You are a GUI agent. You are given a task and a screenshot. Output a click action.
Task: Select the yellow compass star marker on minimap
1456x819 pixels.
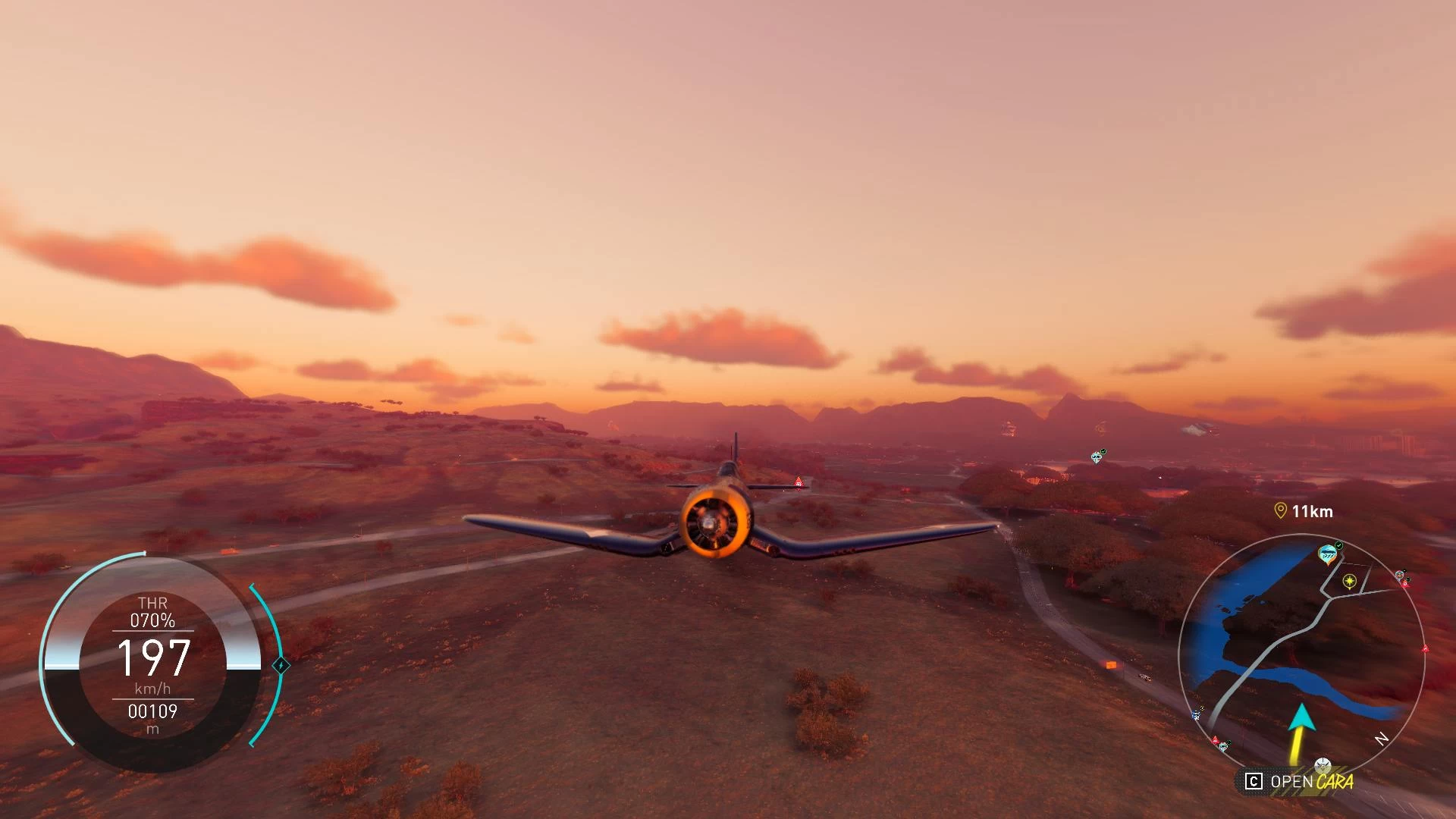(x=1349, y=582)
